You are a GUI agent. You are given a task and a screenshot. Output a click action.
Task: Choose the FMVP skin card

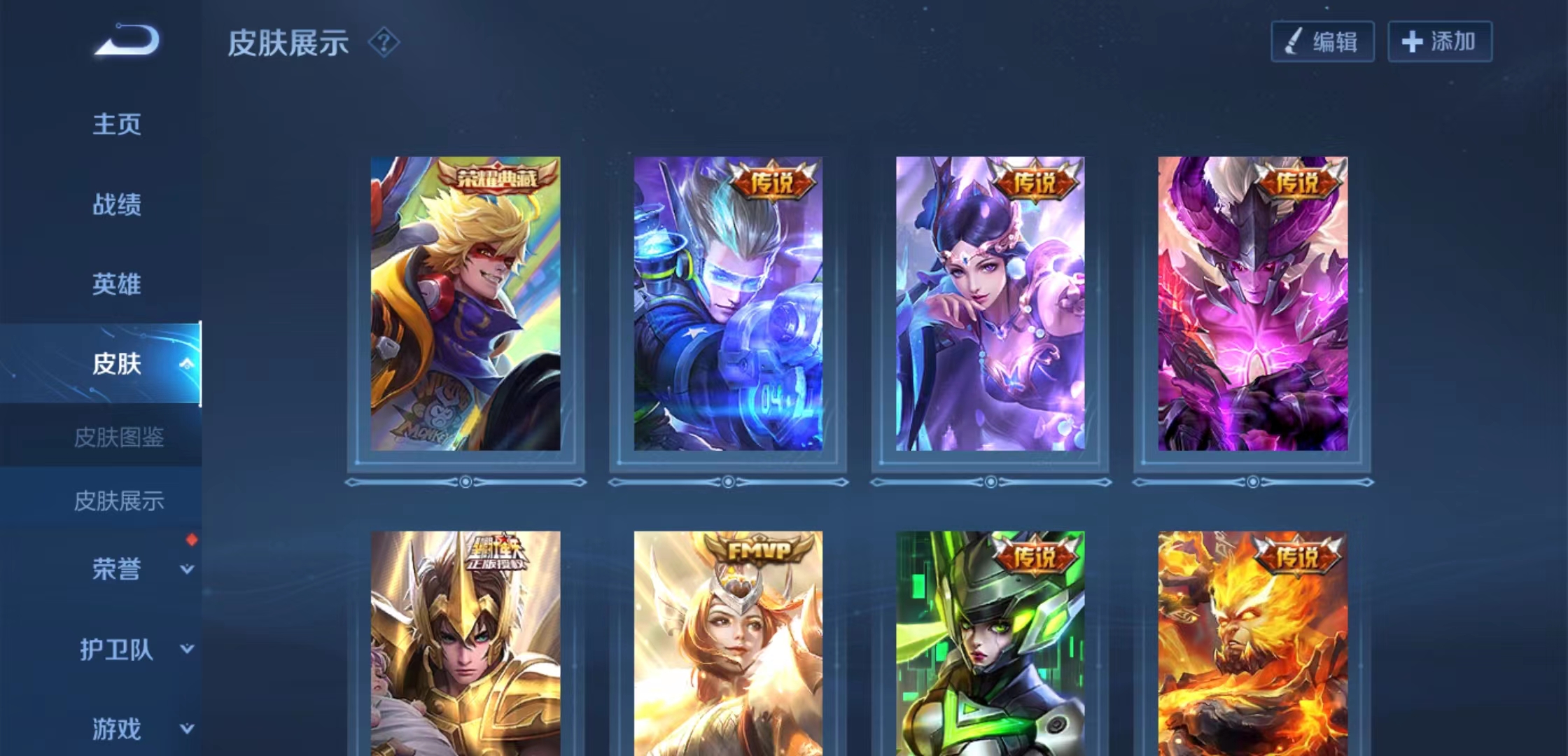coord(728,644)
